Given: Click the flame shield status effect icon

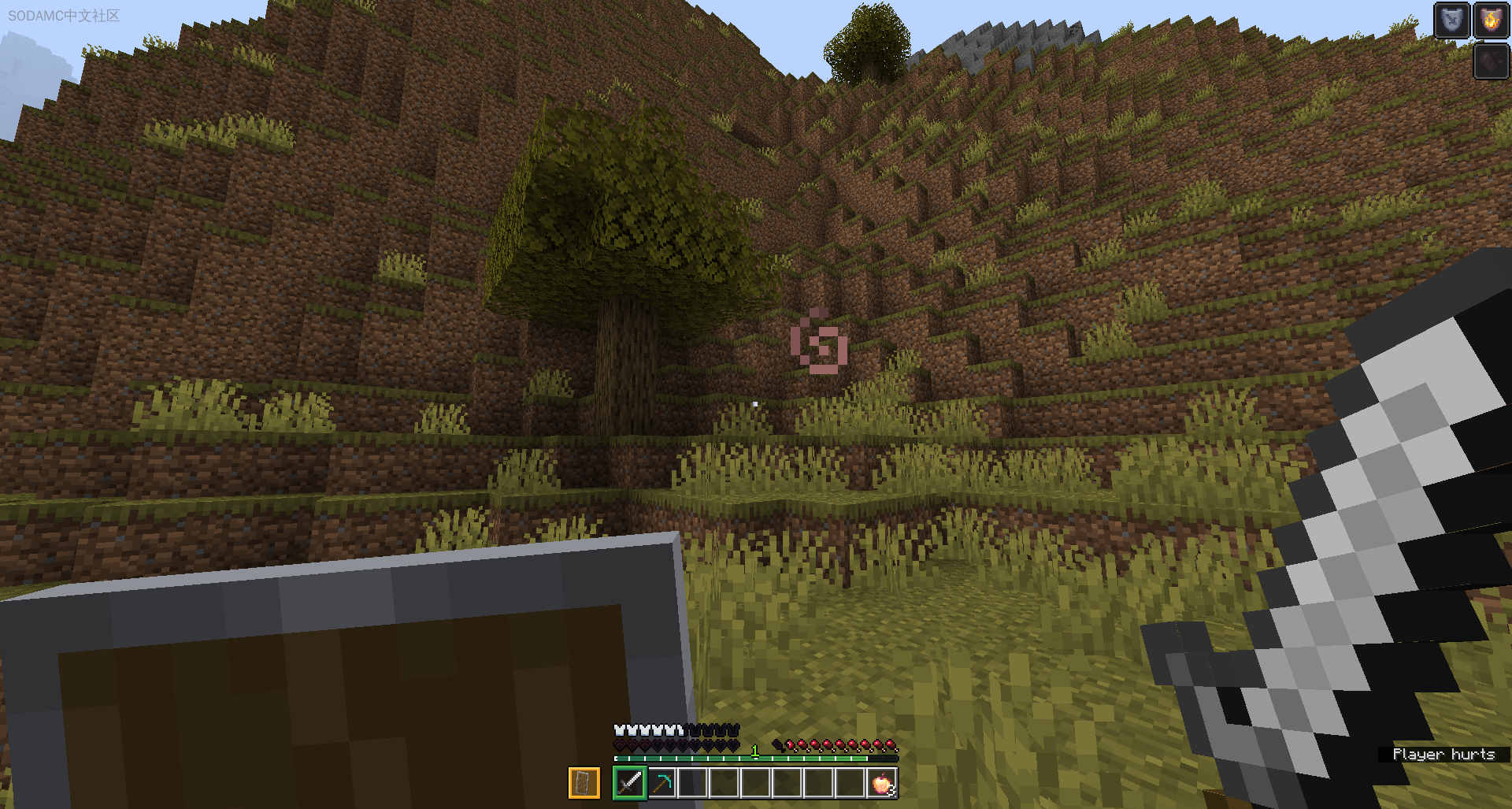Looking at the screenshot, I should pos(1491,20).
